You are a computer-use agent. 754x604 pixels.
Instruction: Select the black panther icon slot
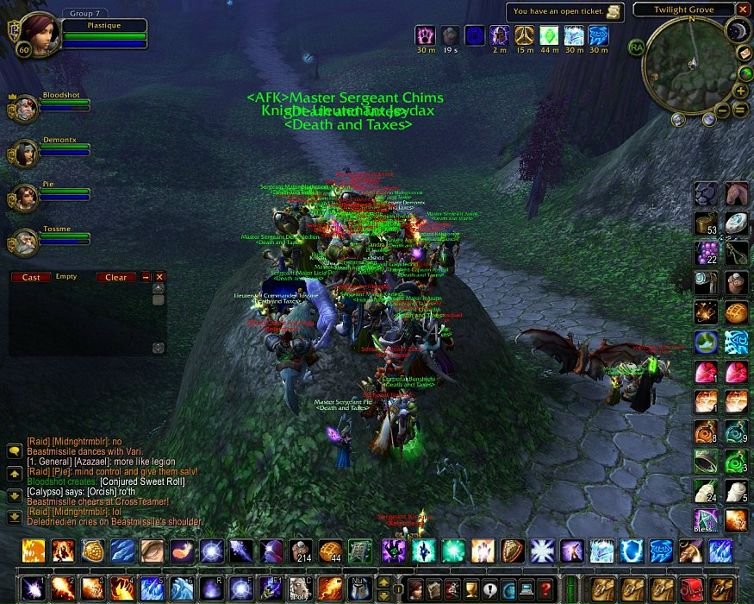click(707, 191)
